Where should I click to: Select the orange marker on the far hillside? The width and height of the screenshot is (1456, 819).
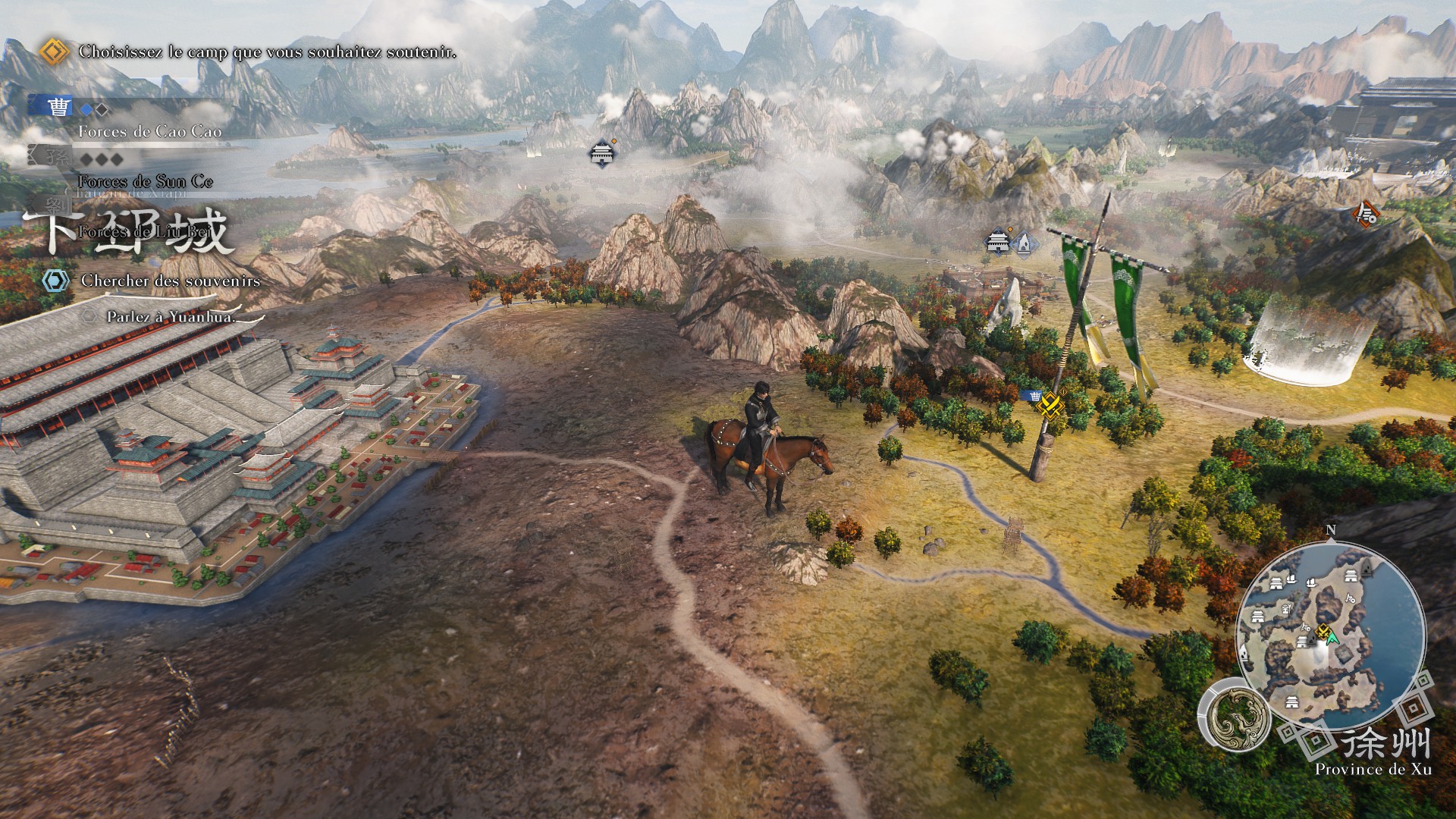[1366, 214]
